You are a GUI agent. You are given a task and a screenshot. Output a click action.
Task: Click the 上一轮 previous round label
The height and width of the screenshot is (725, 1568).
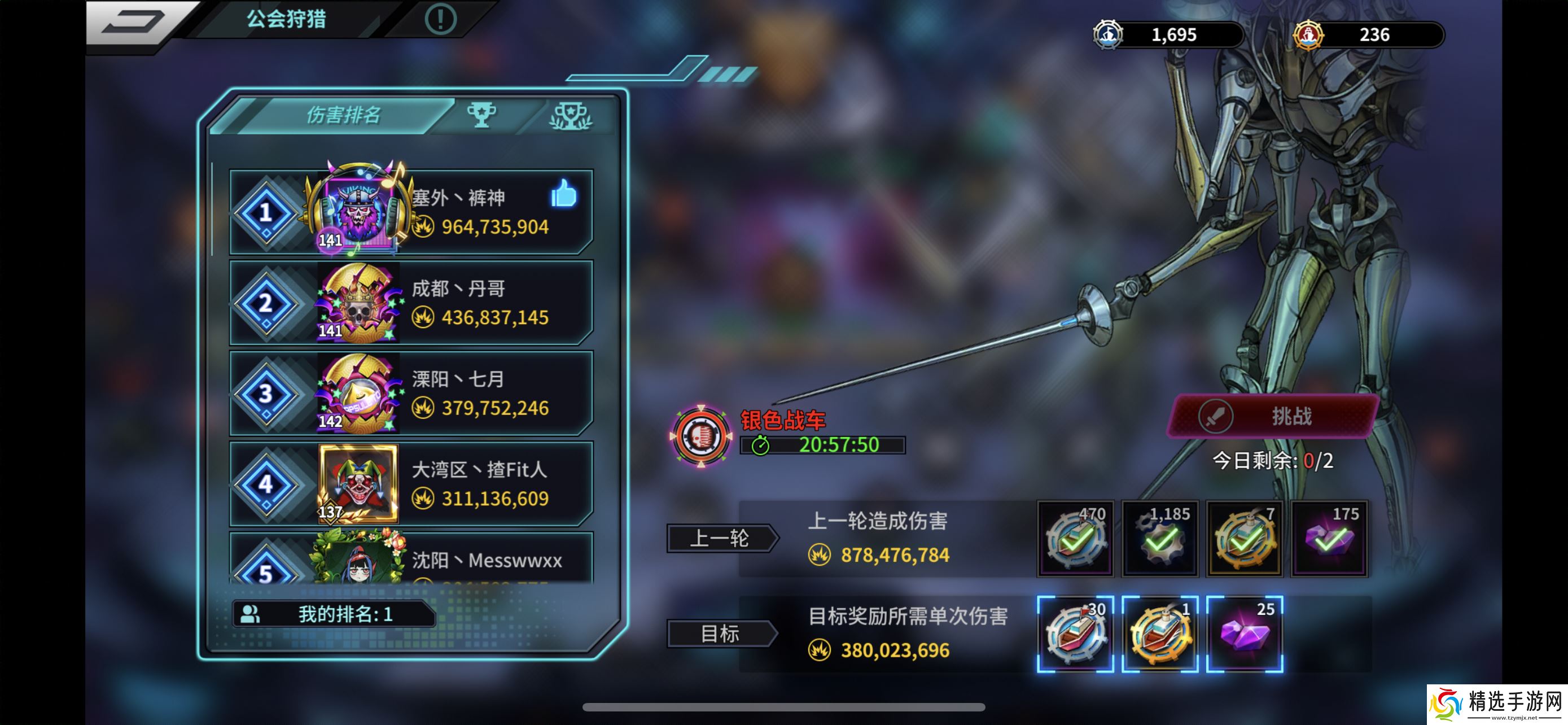[721, 538]
